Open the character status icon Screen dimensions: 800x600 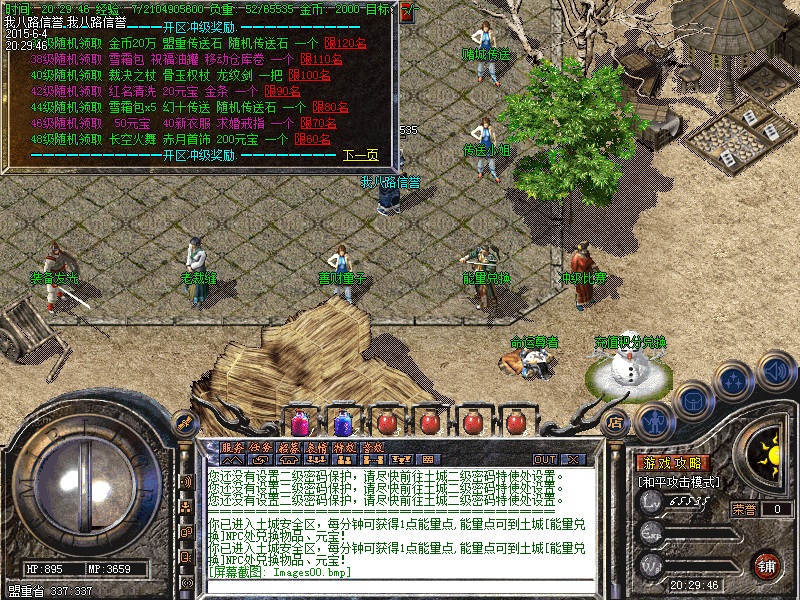653,423
